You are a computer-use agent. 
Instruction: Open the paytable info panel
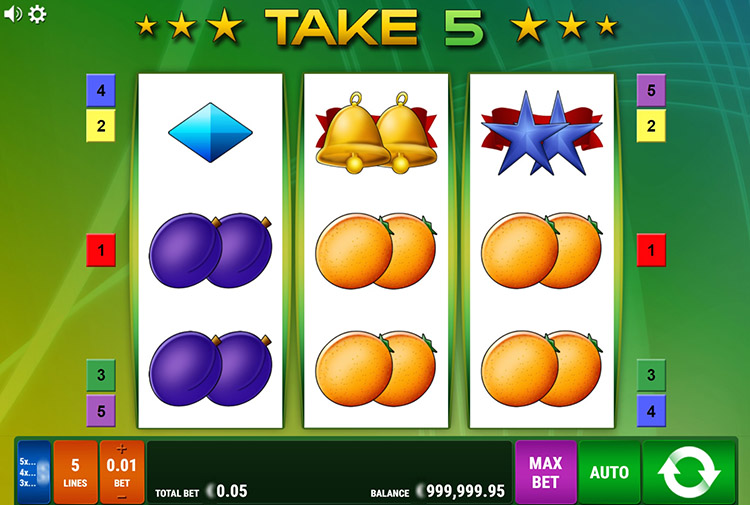click(x=33, y=471)
